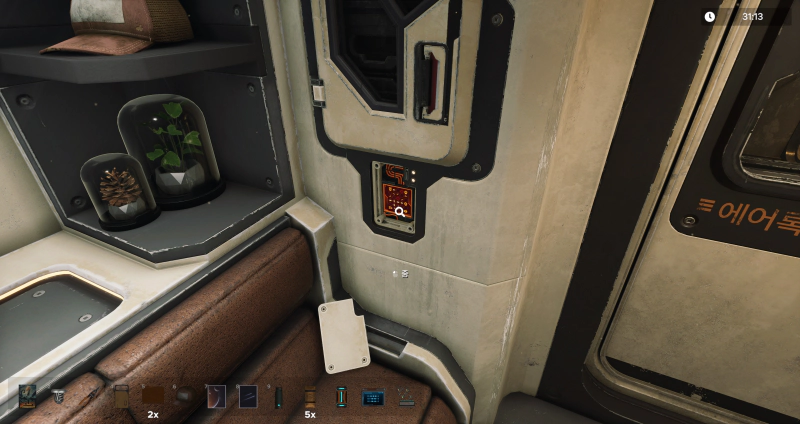800x424 pixels.
Task: Select the black cylinder with teal light
Action: 278,396
